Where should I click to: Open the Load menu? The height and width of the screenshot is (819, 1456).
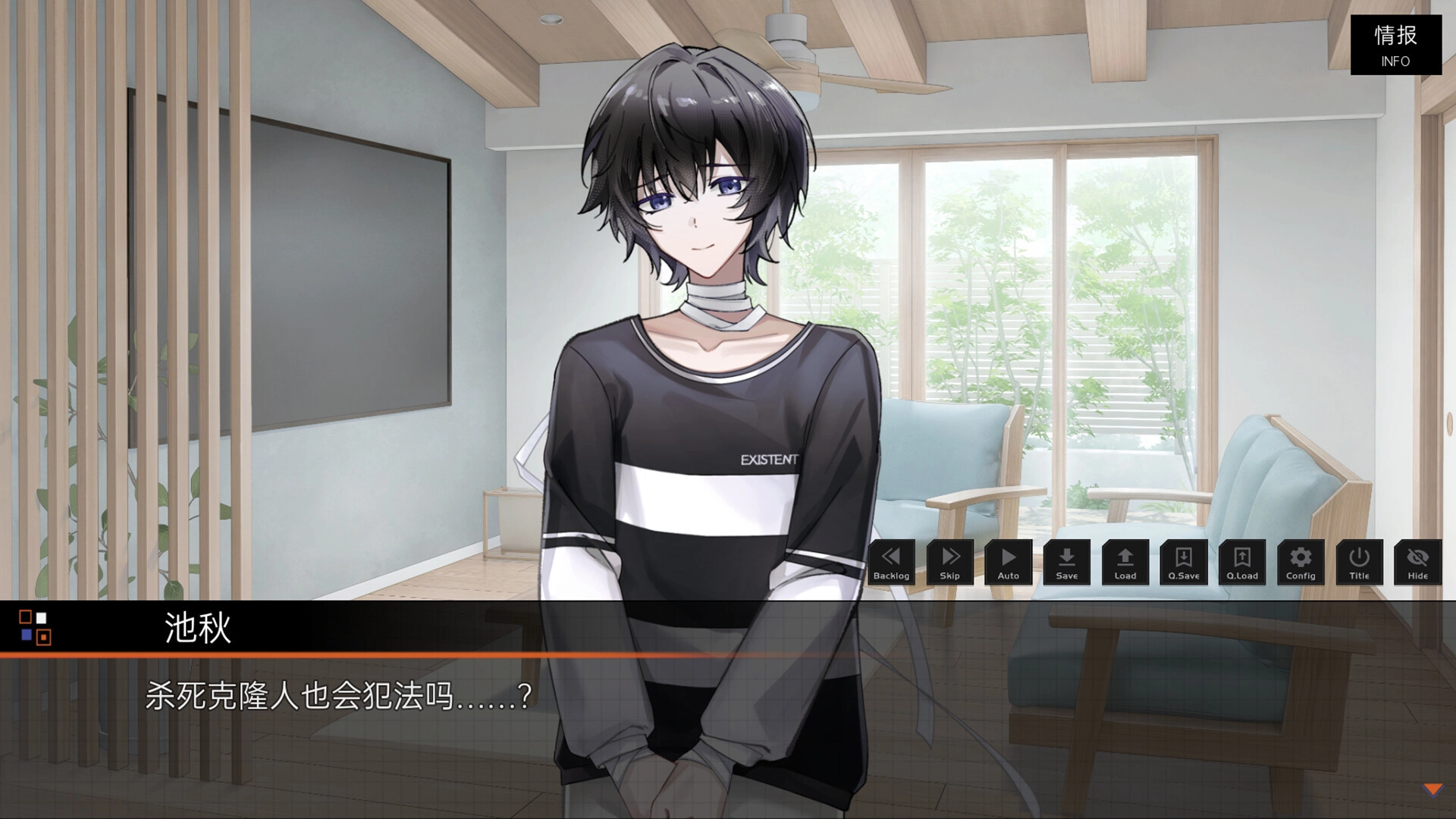(1125, 563)
